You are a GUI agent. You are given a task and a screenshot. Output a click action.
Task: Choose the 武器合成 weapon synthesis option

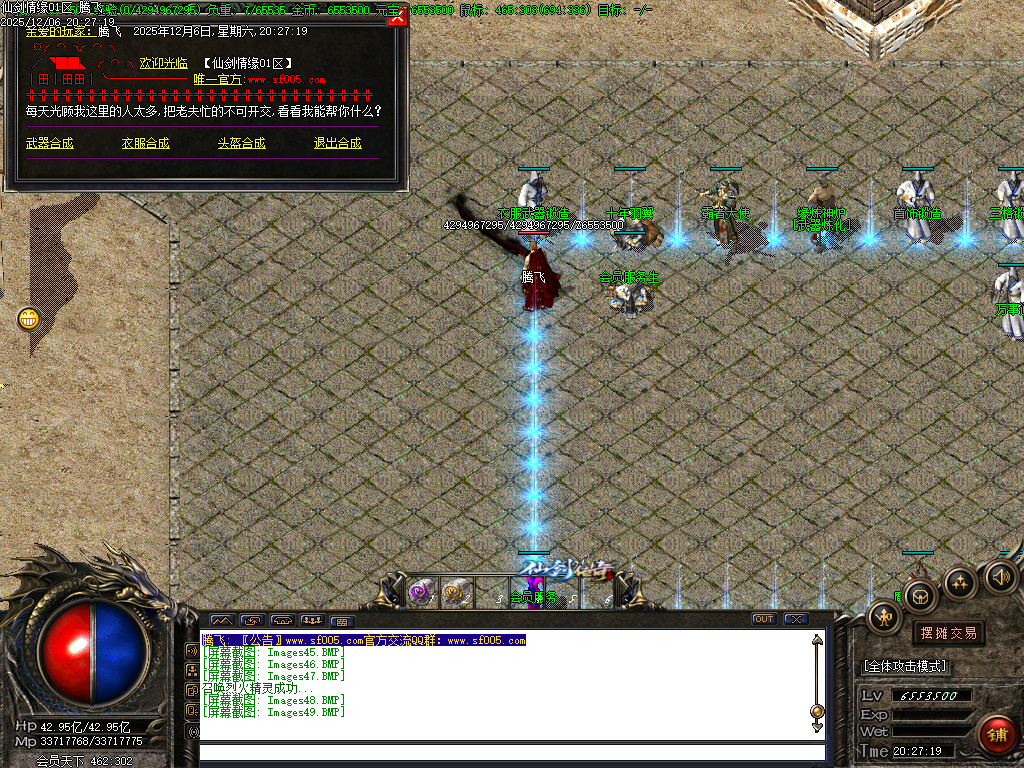50,143
